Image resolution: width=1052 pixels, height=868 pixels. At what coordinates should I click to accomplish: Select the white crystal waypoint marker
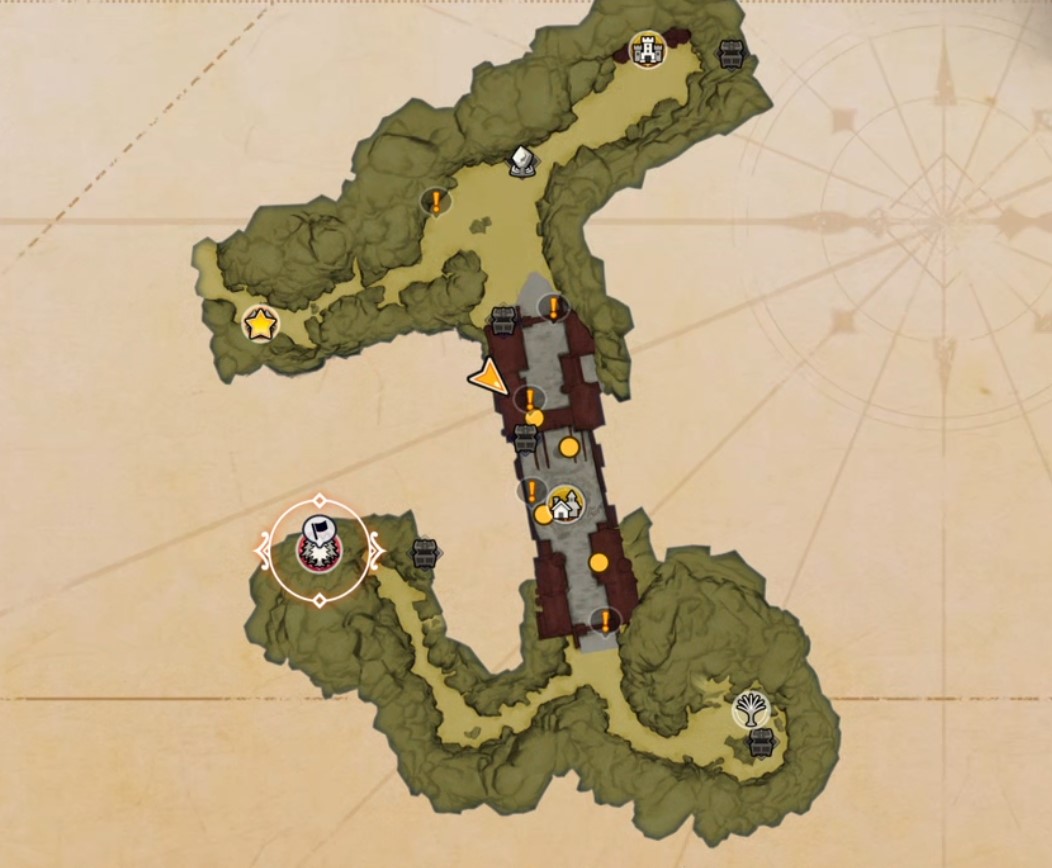pyautogui.click(x=521, y=160)
